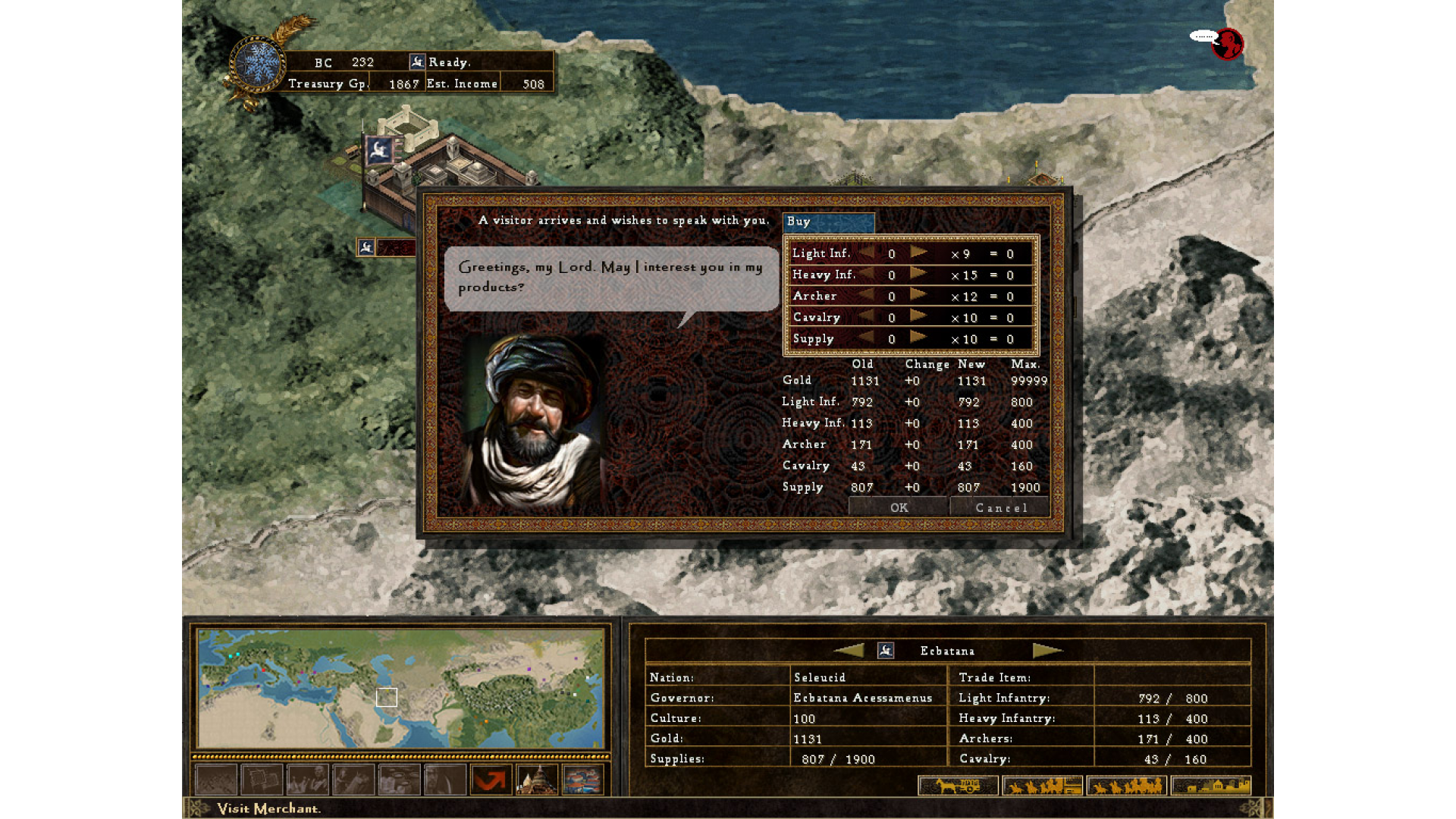
Task: Cancel the merchant transaction
Action: (1000, 507)
